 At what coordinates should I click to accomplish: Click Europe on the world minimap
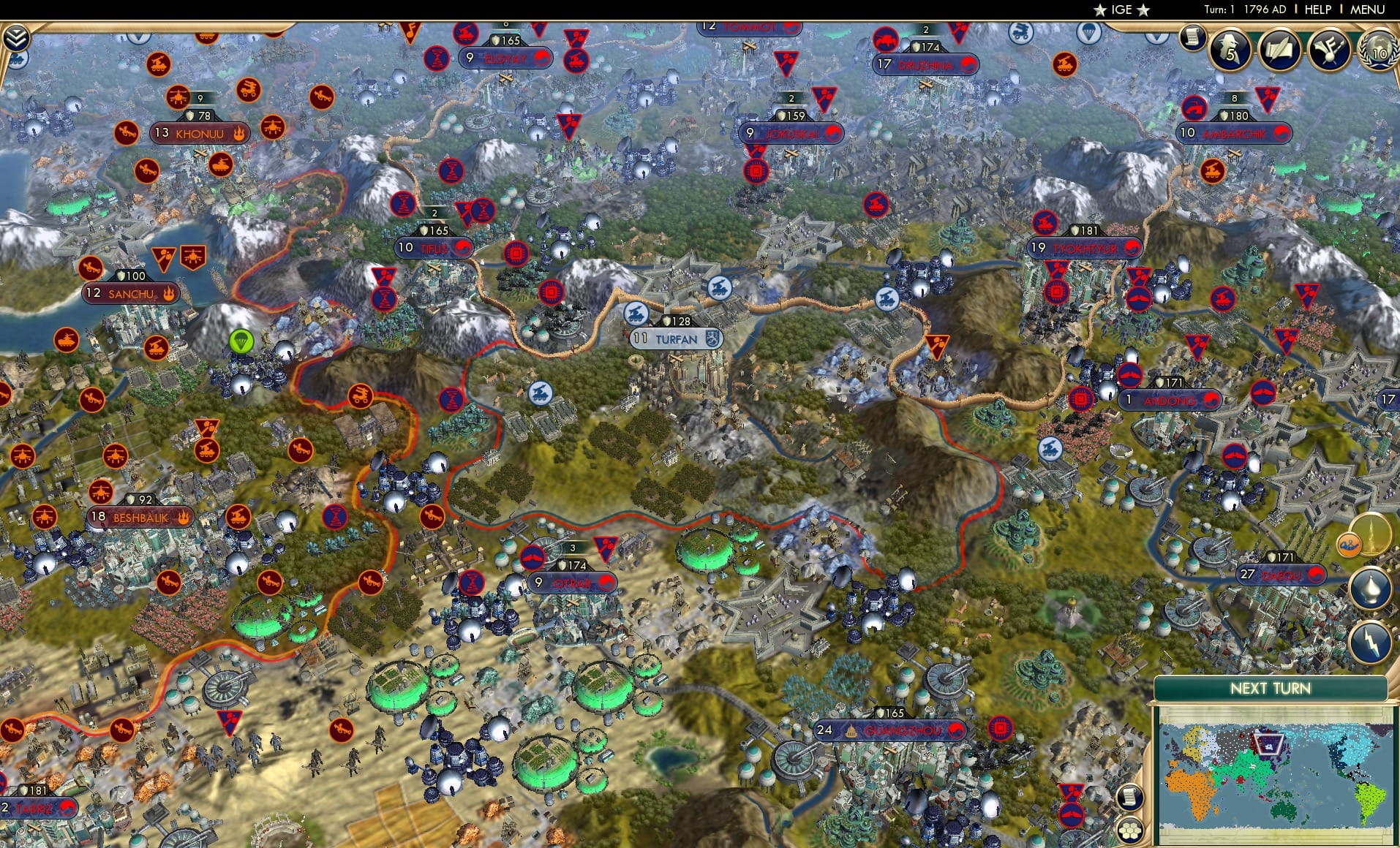(1192, 745)
